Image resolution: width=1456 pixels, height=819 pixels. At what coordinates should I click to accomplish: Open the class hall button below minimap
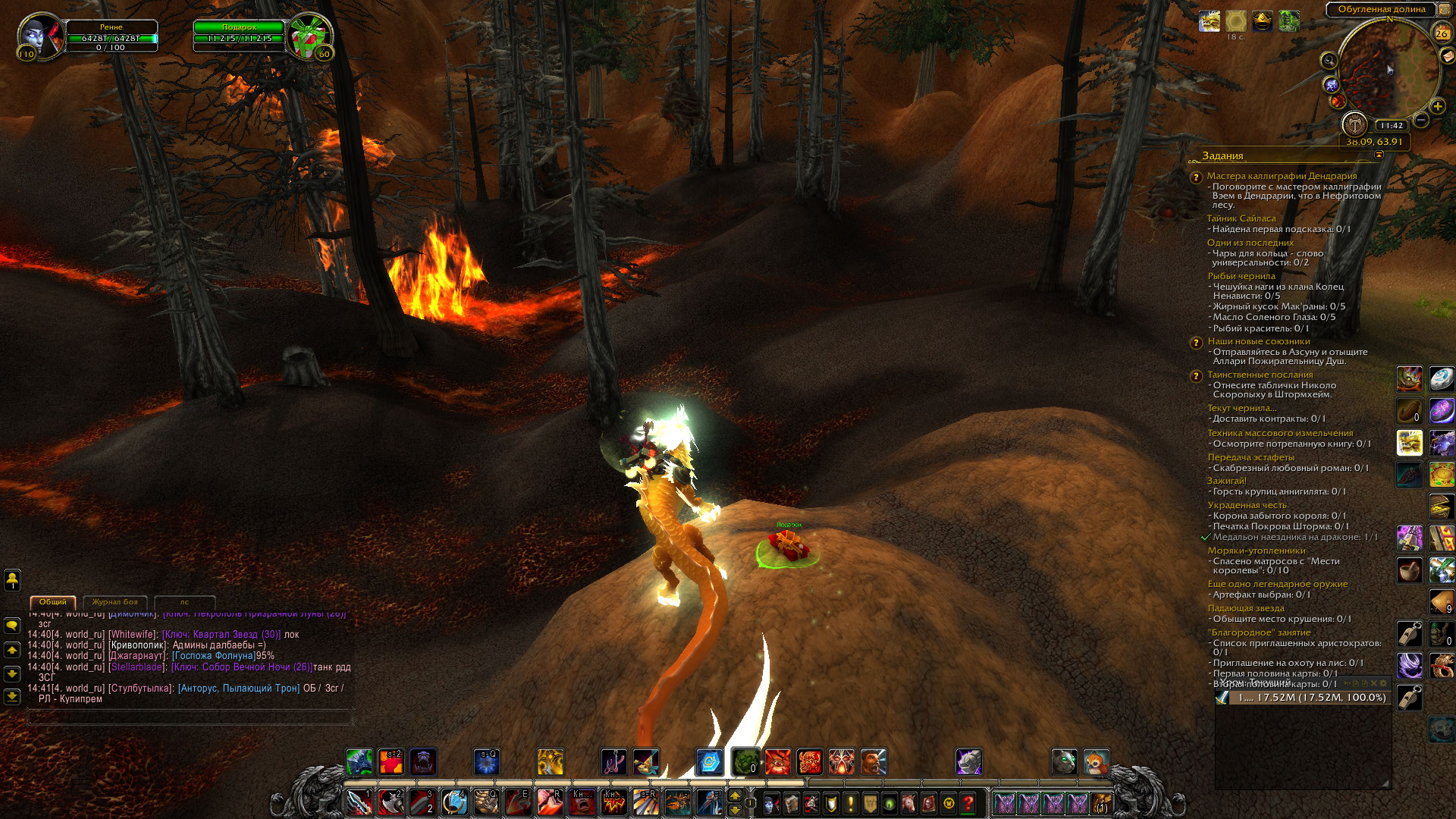click(1354, 124)
